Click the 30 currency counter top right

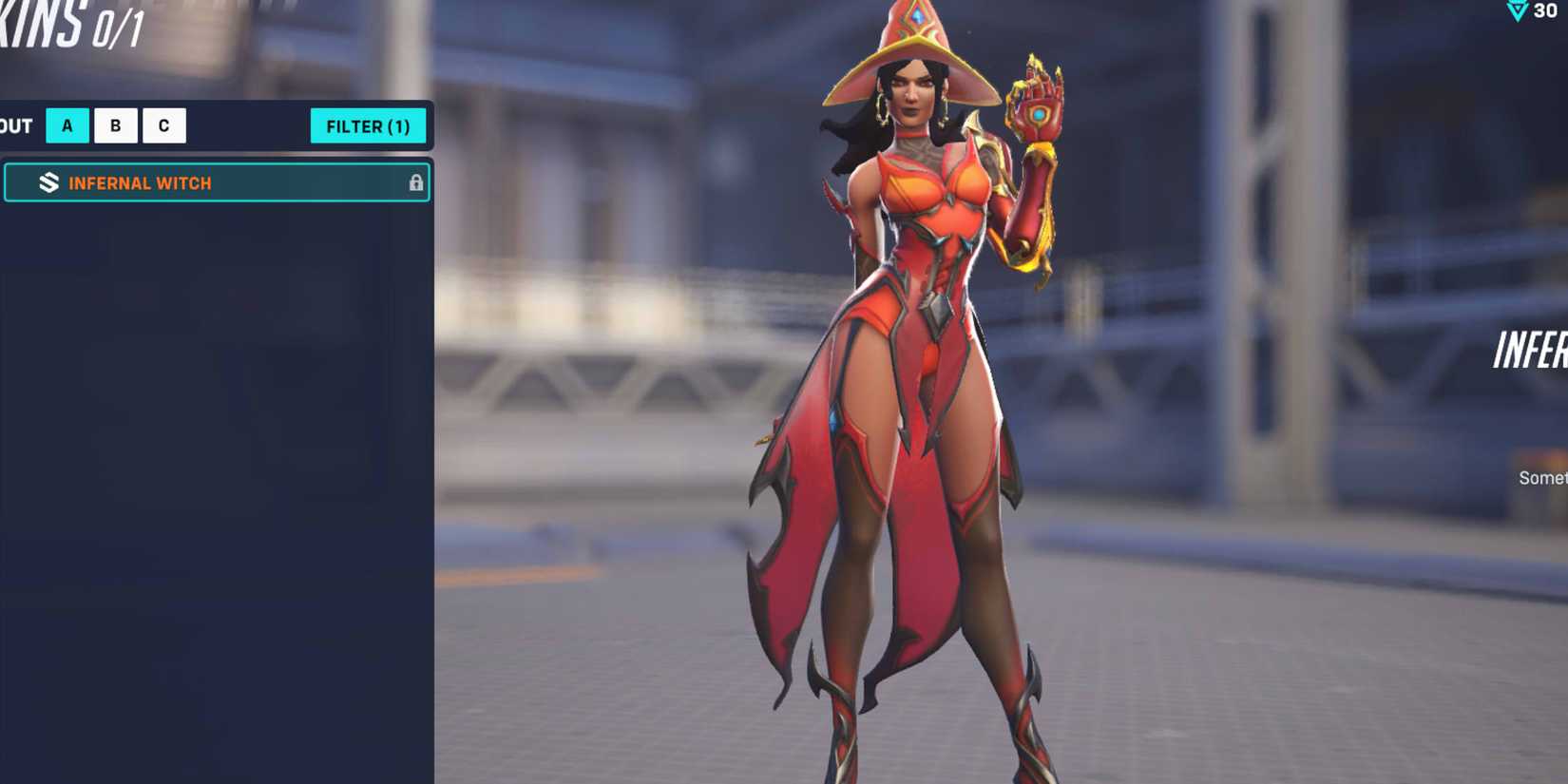pos(1544,12)
